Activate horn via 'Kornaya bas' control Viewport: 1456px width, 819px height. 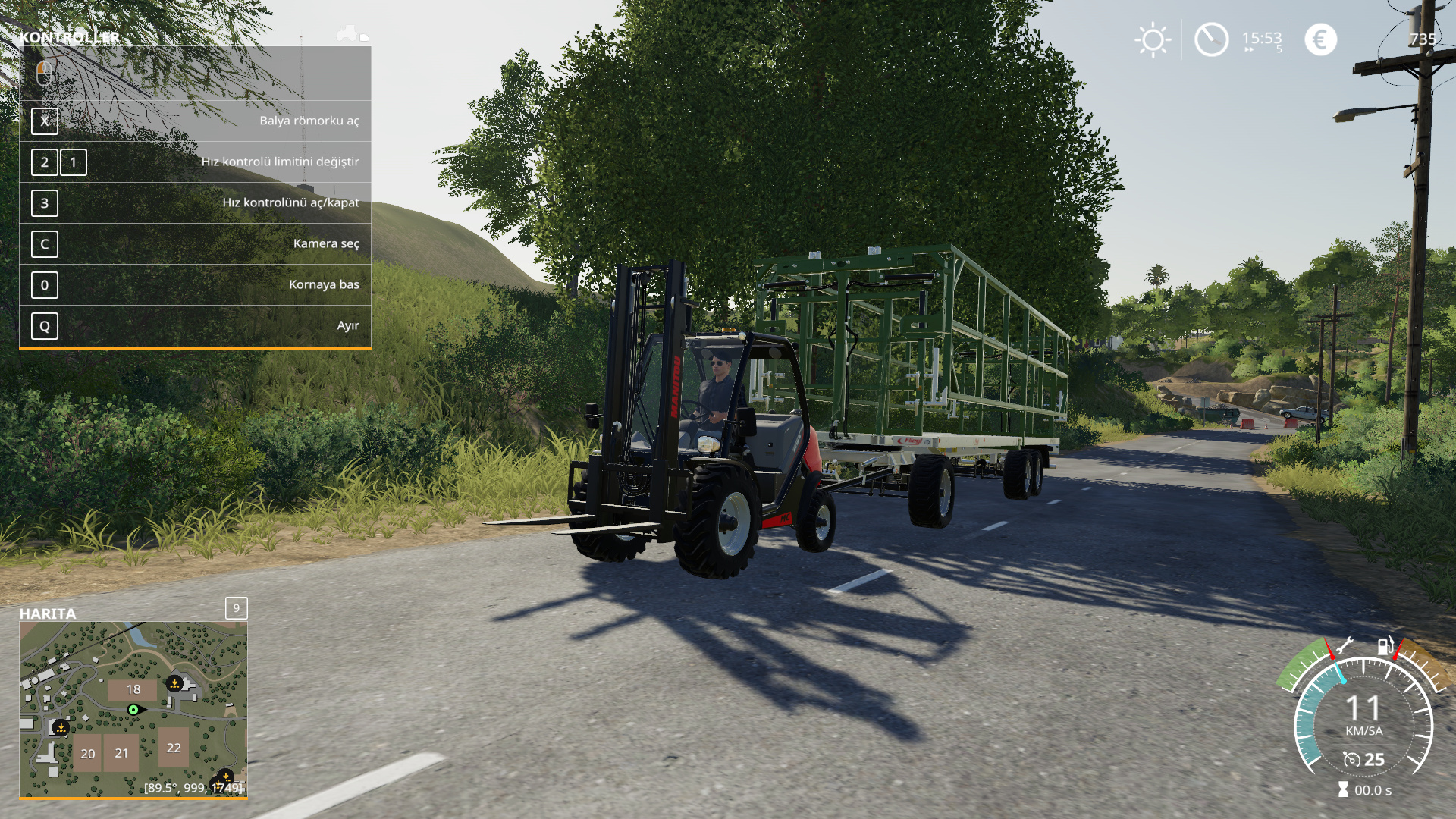pyautogui.click(x=325, y=284)
